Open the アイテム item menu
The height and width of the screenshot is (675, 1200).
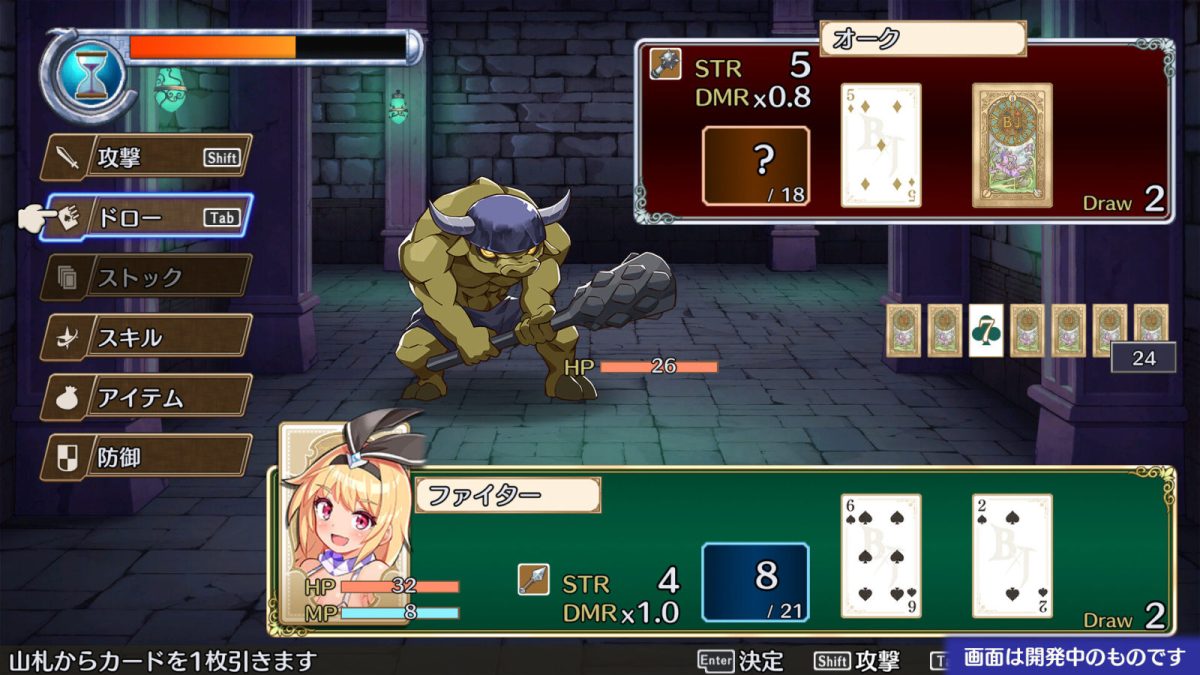point(146,397)
